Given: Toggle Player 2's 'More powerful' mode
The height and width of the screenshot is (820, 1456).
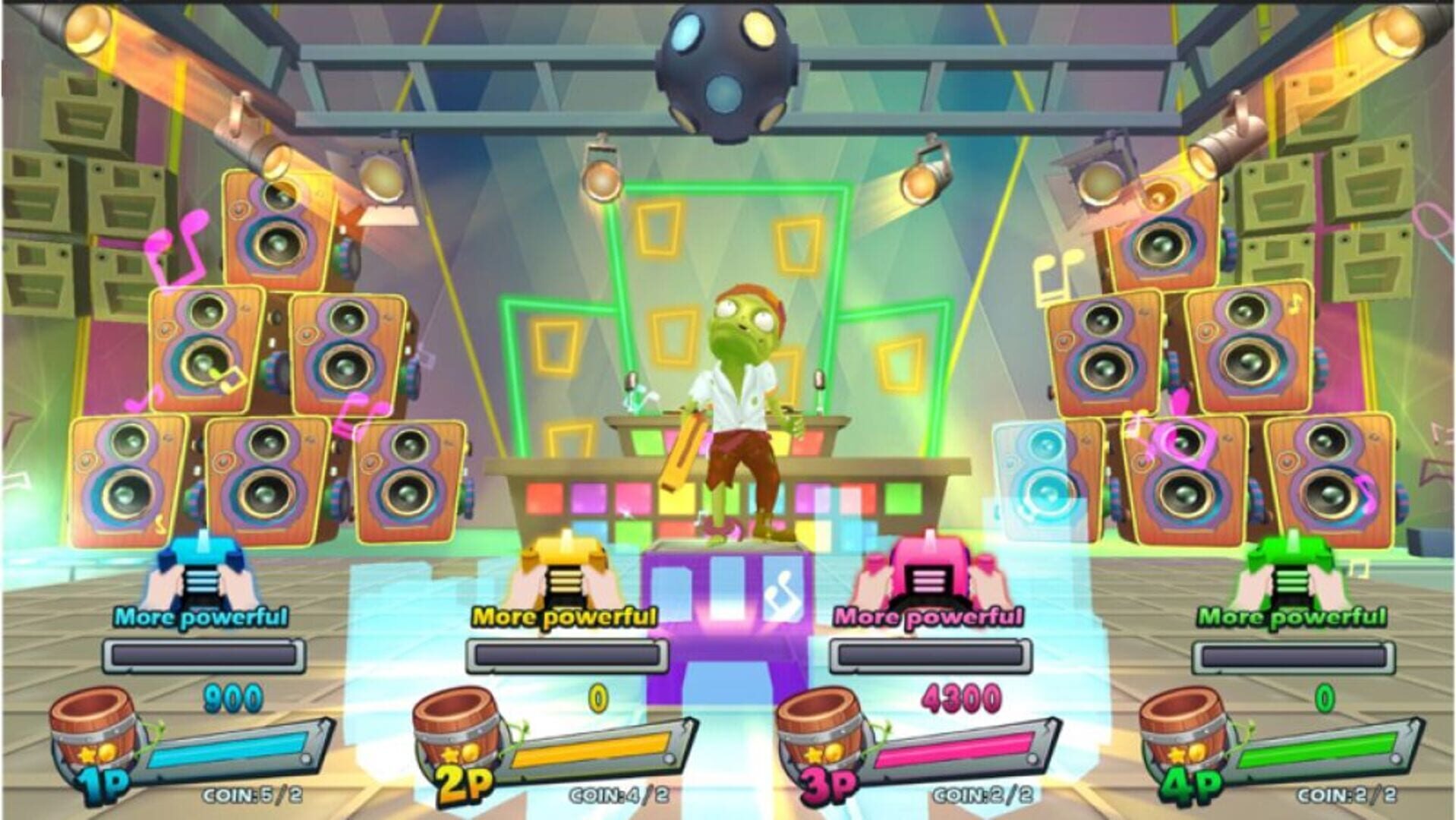Looking at the screenshot, I should point(562,617).
